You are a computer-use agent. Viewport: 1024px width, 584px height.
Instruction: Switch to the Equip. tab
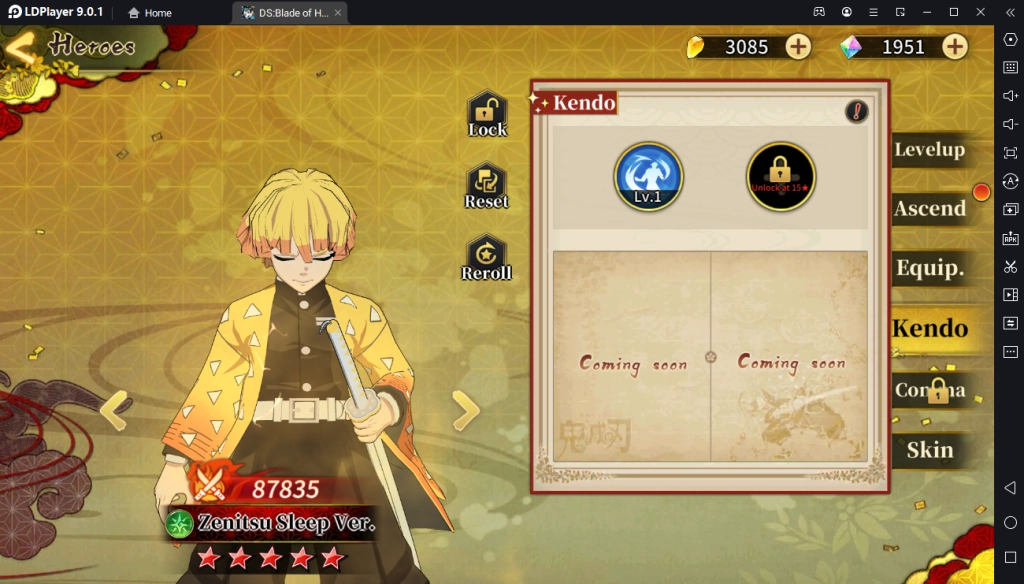click(x=930, y=268)
